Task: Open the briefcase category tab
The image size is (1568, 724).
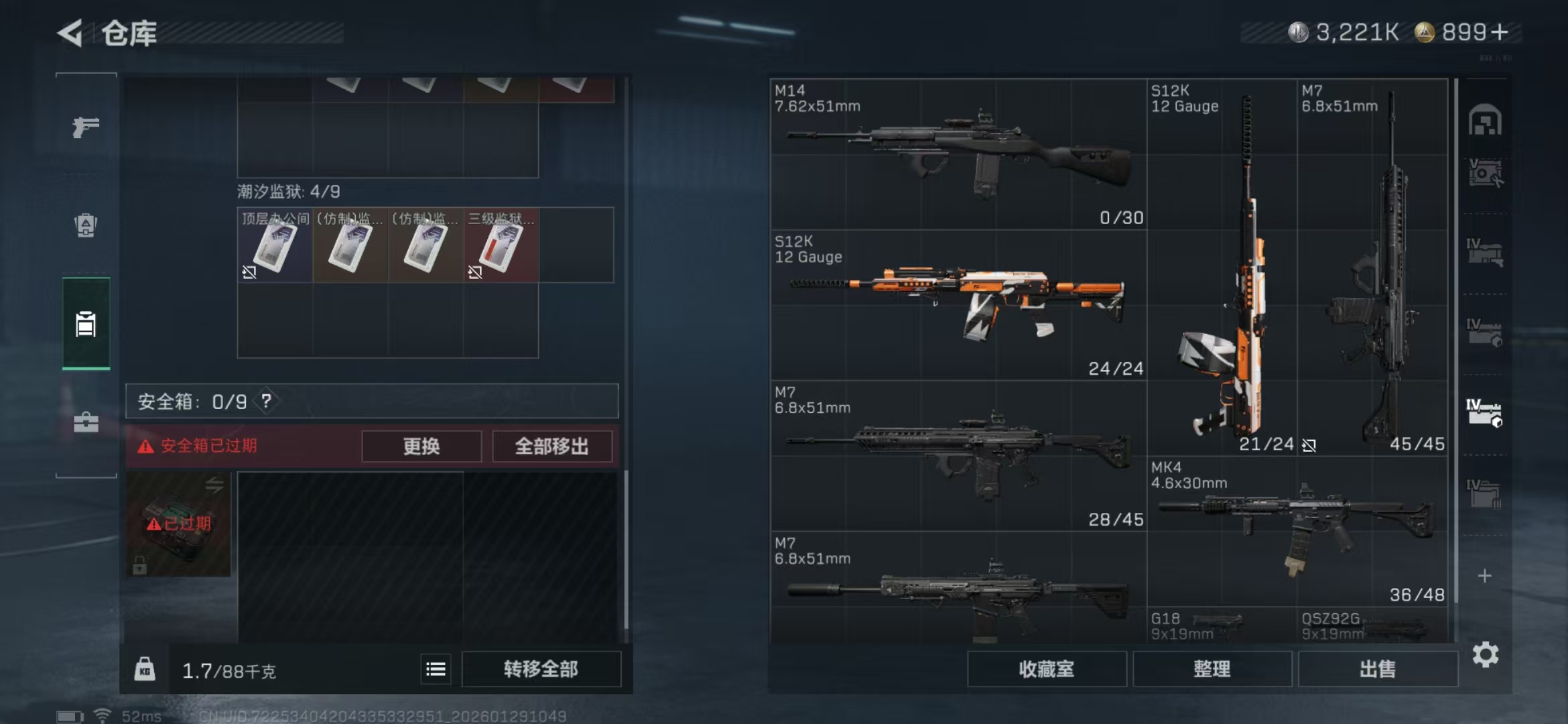Action: tap(86, 422)
